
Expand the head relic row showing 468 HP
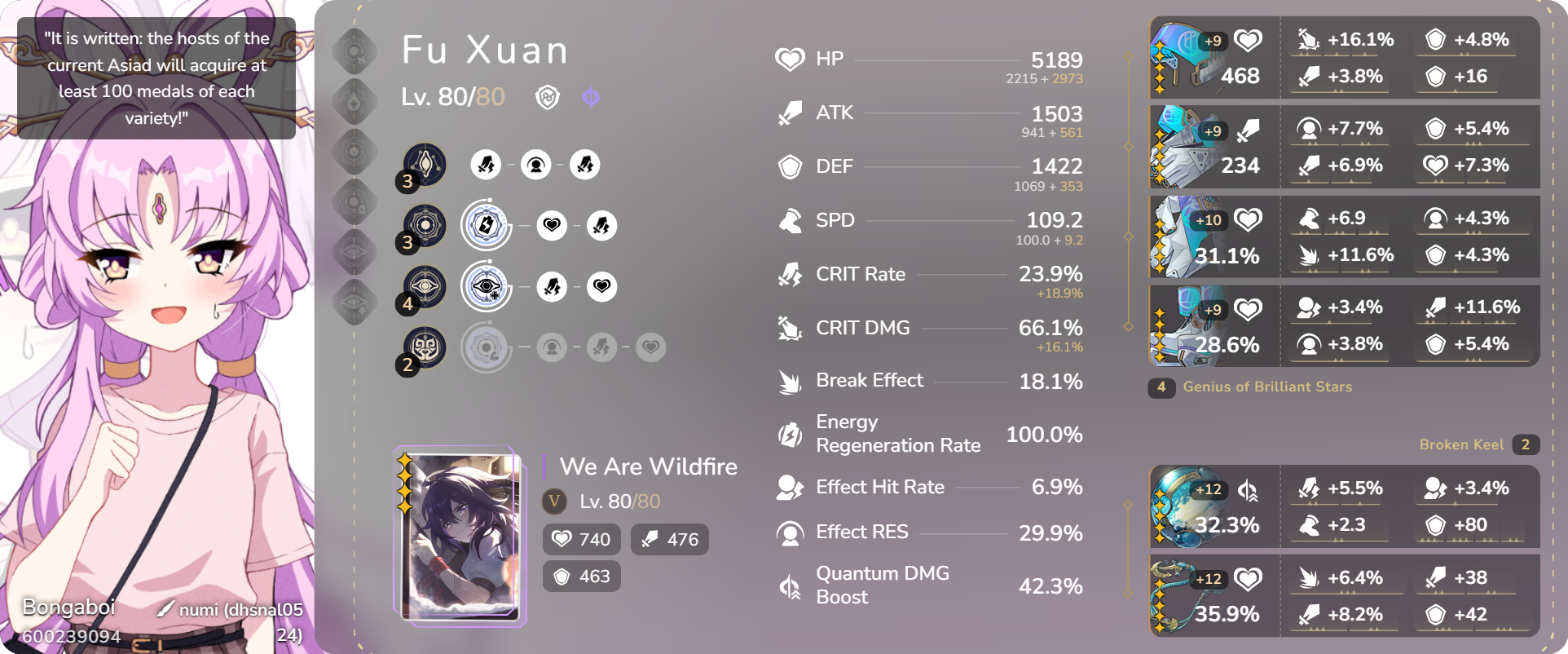(1214, 57)
